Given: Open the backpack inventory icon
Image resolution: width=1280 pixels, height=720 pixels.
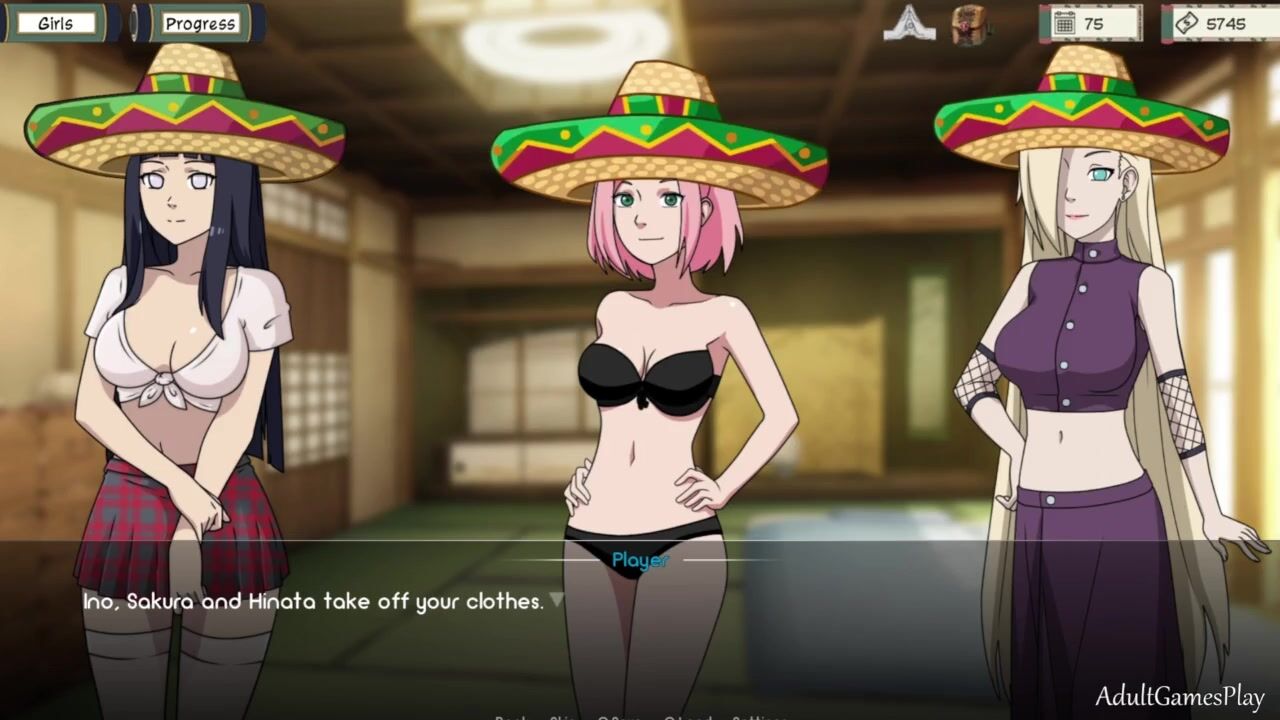Looking at the screenshot, I should [x=969, y=24].
